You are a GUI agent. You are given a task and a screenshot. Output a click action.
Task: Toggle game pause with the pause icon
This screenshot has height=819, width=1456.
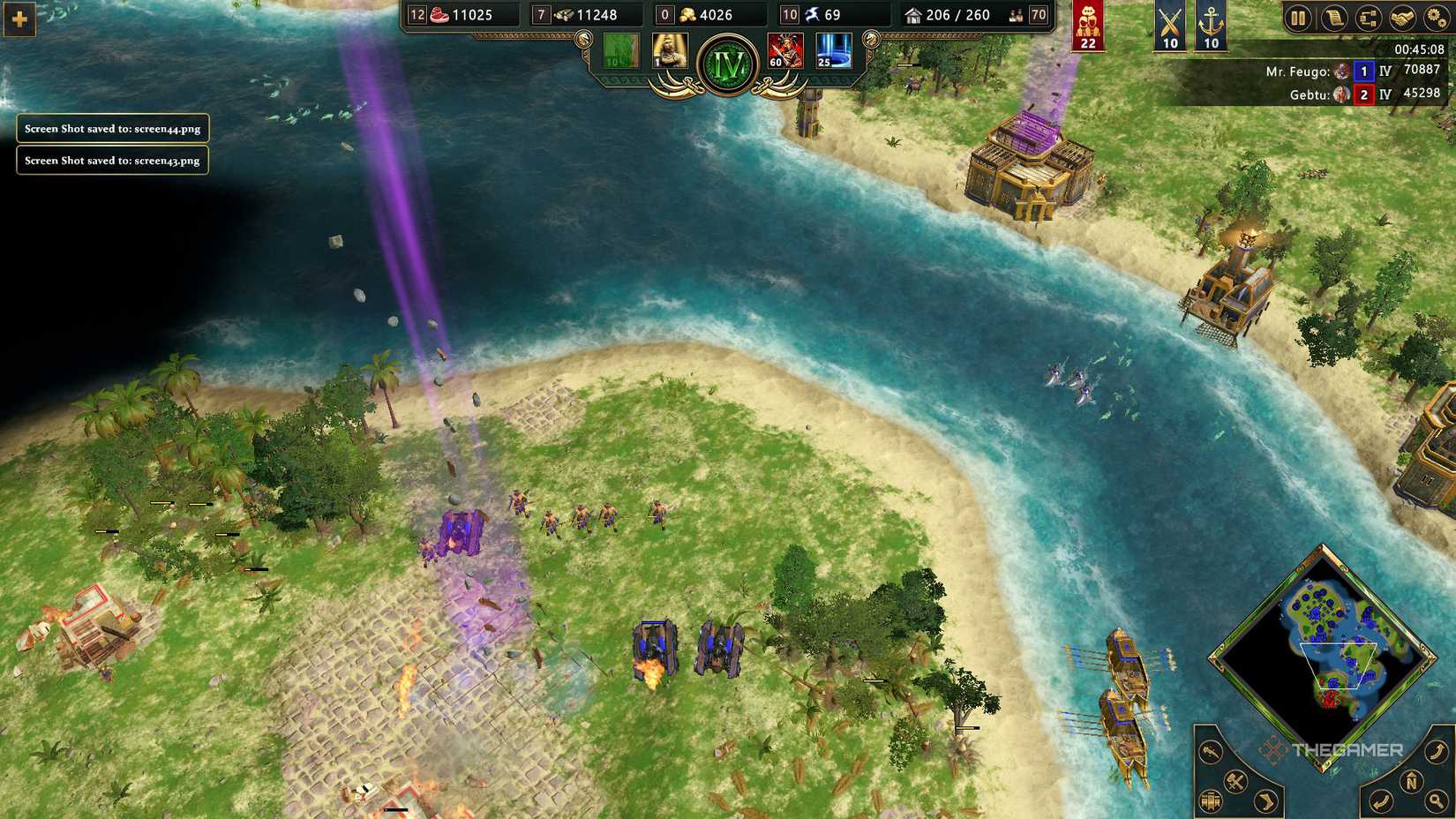[x=1299, y=18]
